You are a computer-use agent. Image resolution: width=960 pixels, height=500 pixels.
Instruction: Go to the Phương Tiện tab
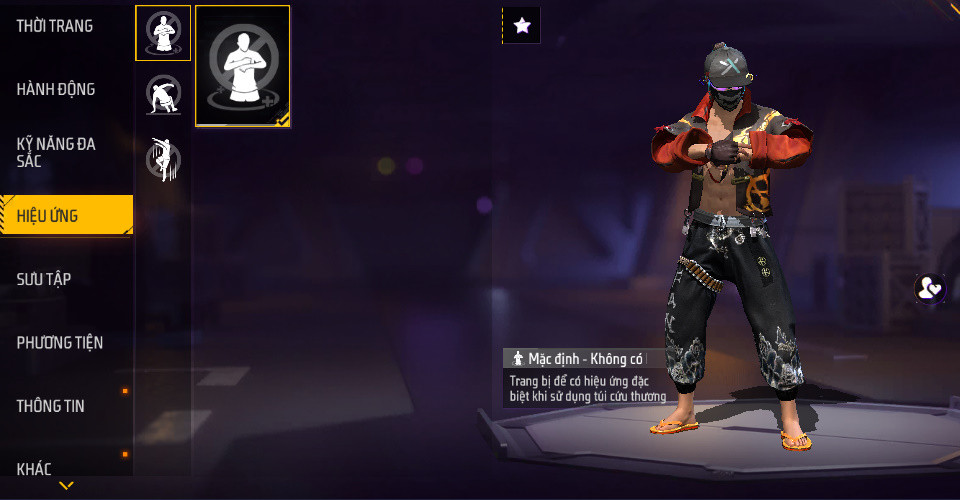click(x=60, y=343)
